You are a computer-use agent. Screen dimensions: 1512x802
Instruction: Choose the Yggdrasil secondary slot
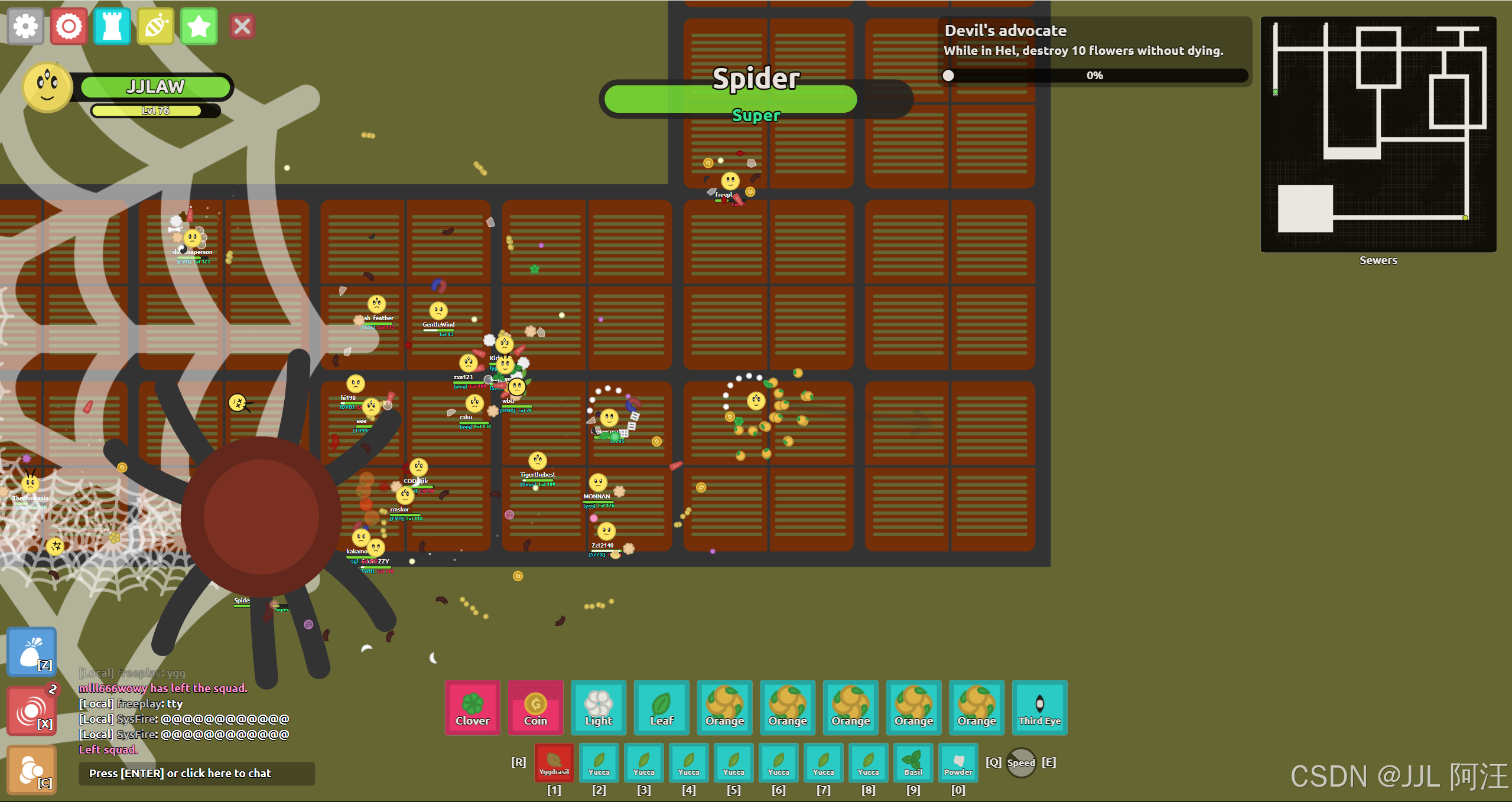[554, 762]
